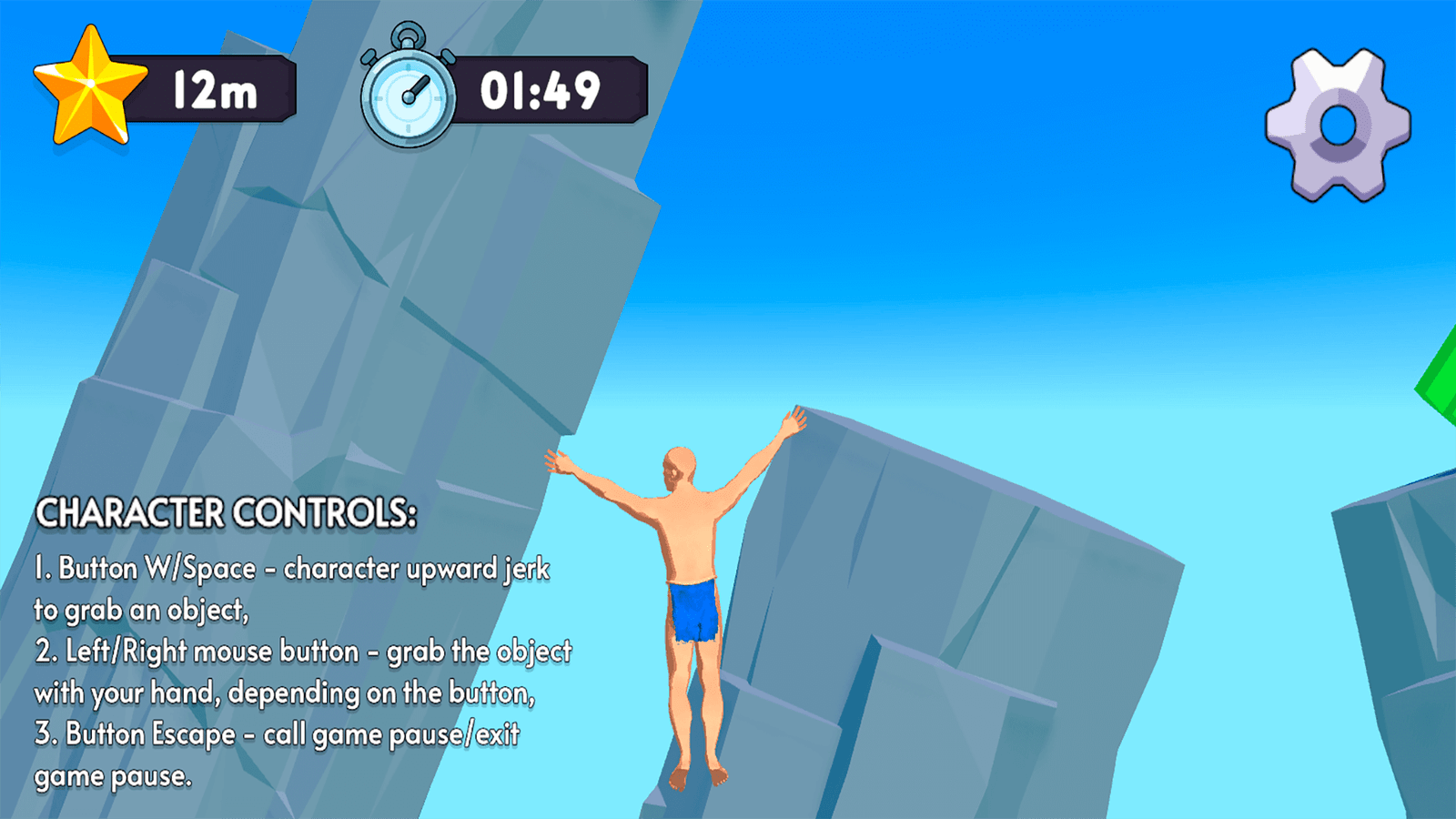1456x819 pixels.
Task: Open settings with the gear icon
Action: coord(1338,125)
